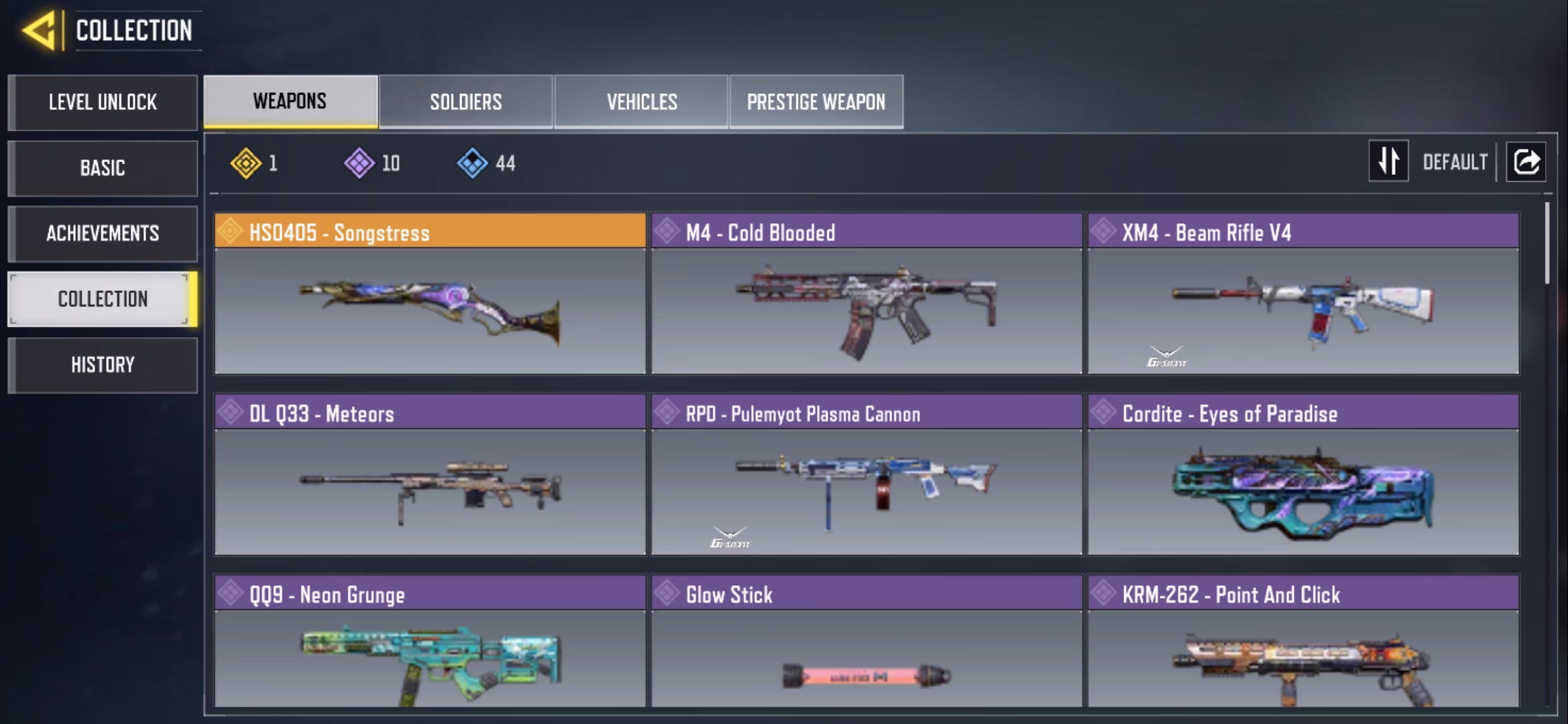Choose the M4 Cold Blooded weapon
Viewport: 1568px width, 724px height.
[866, 294]
